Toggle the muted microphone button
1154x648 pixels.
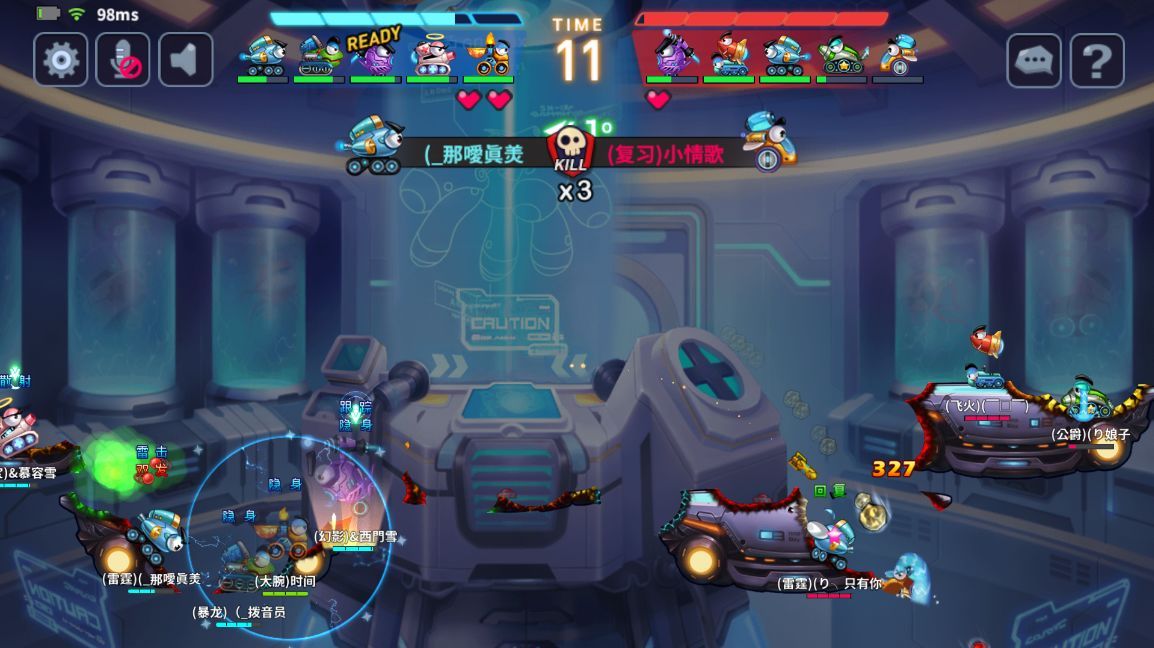pos(123,60)
